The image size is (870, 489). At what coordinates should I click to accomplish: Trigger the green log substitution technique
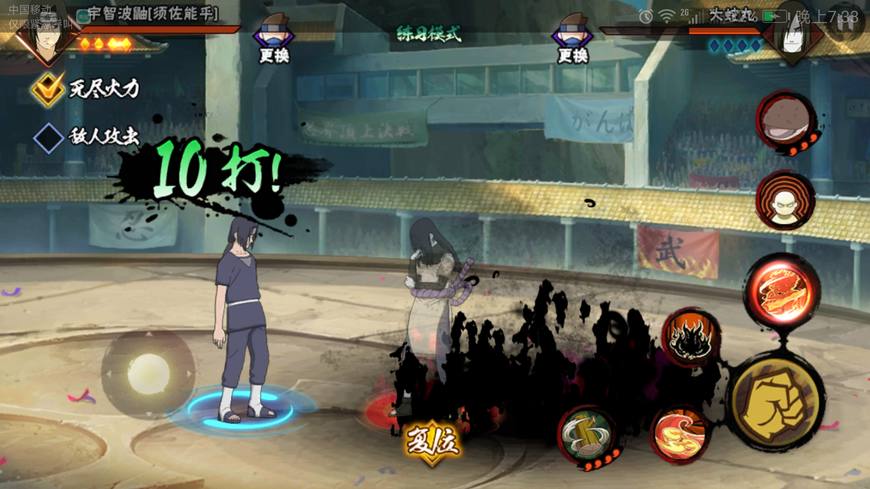coord(587,435)
